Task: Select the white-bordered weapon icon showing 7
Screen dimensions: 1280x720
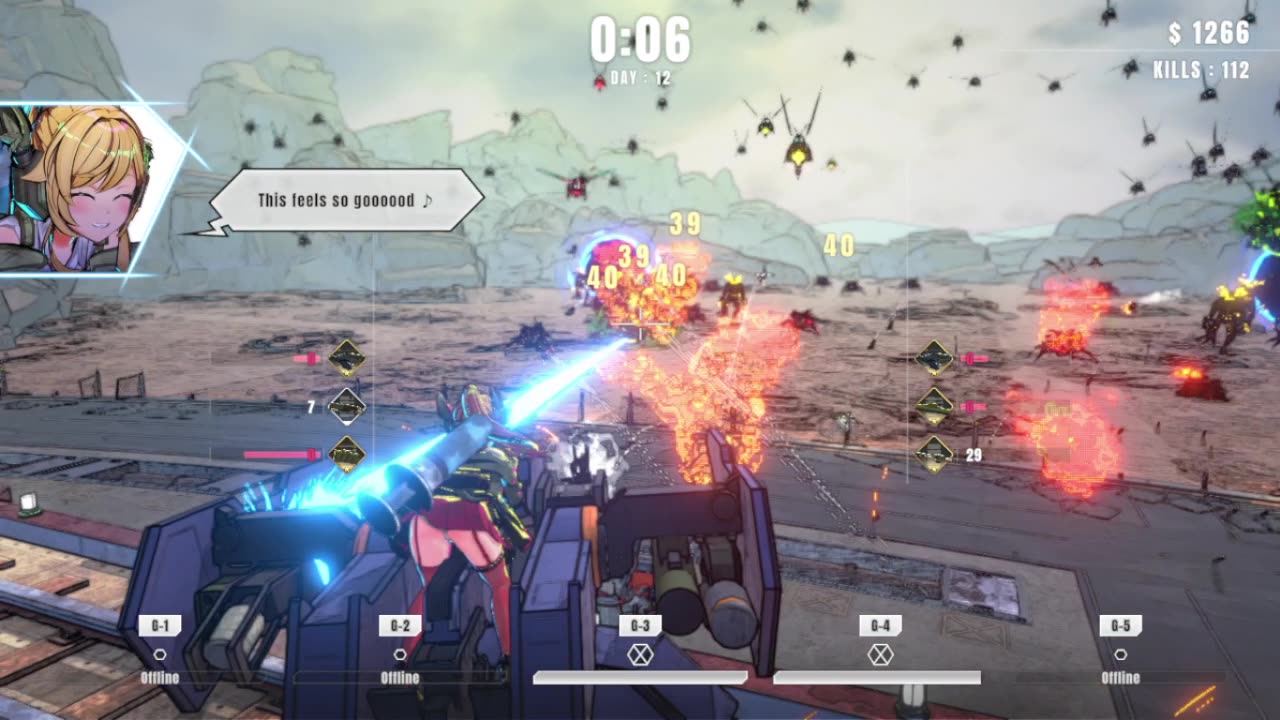Action: pyautogui.click(x=347, y=406)
